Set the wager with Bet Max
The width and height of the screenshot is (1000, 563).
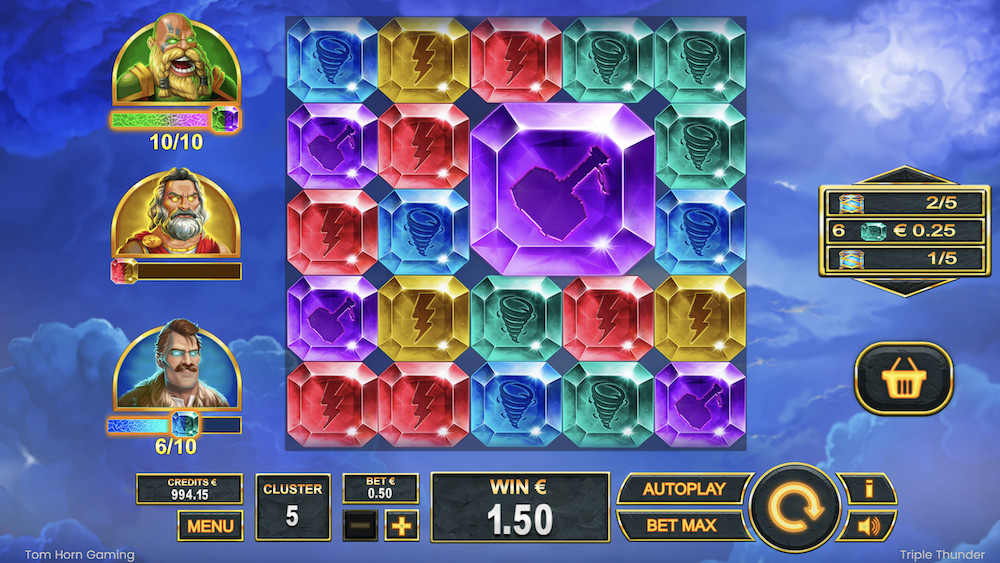pos(682,525)
